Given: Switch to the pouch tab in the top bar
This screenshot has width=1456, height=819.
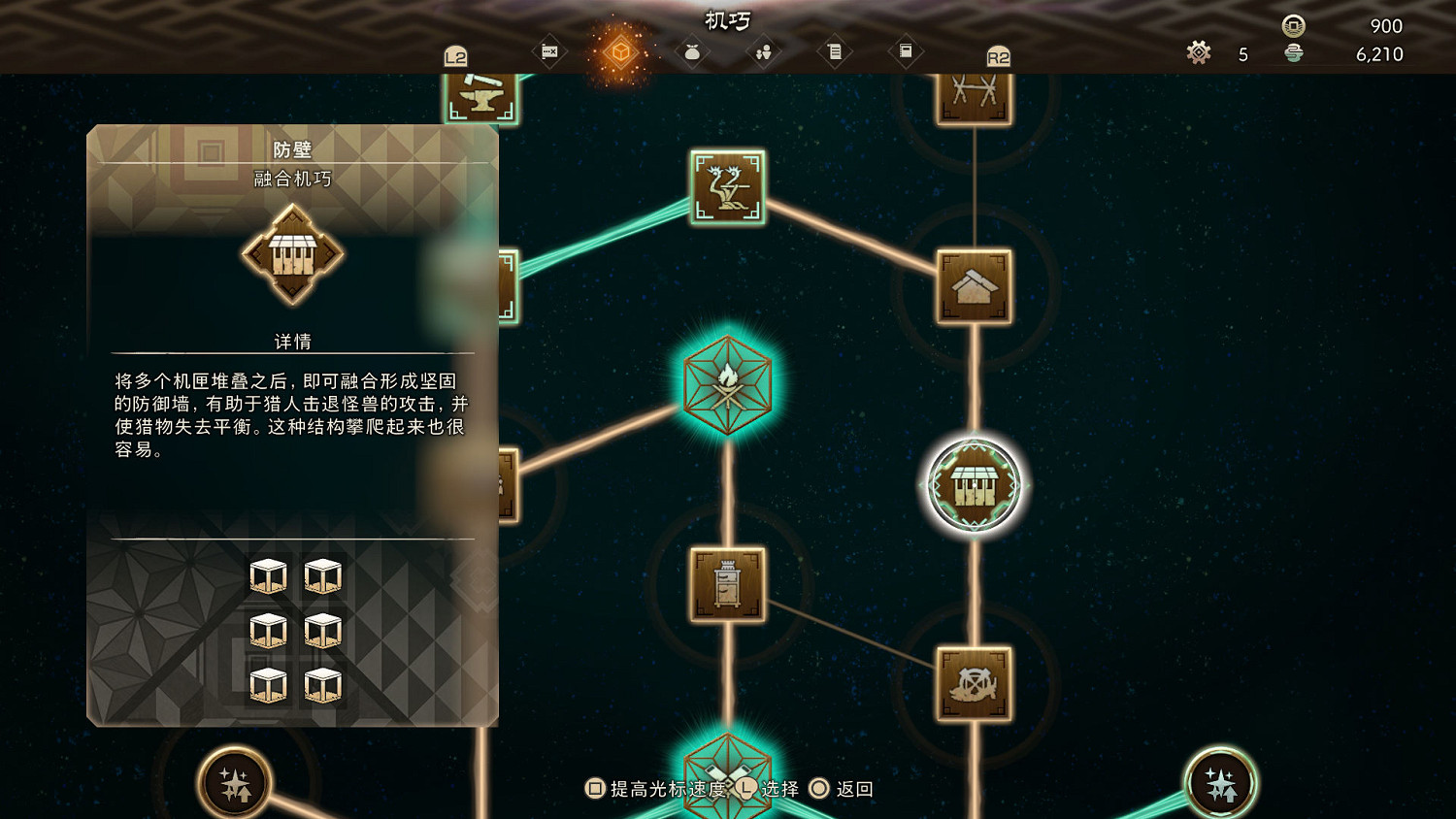Looking at the screenshot, I should click(691, 51).
